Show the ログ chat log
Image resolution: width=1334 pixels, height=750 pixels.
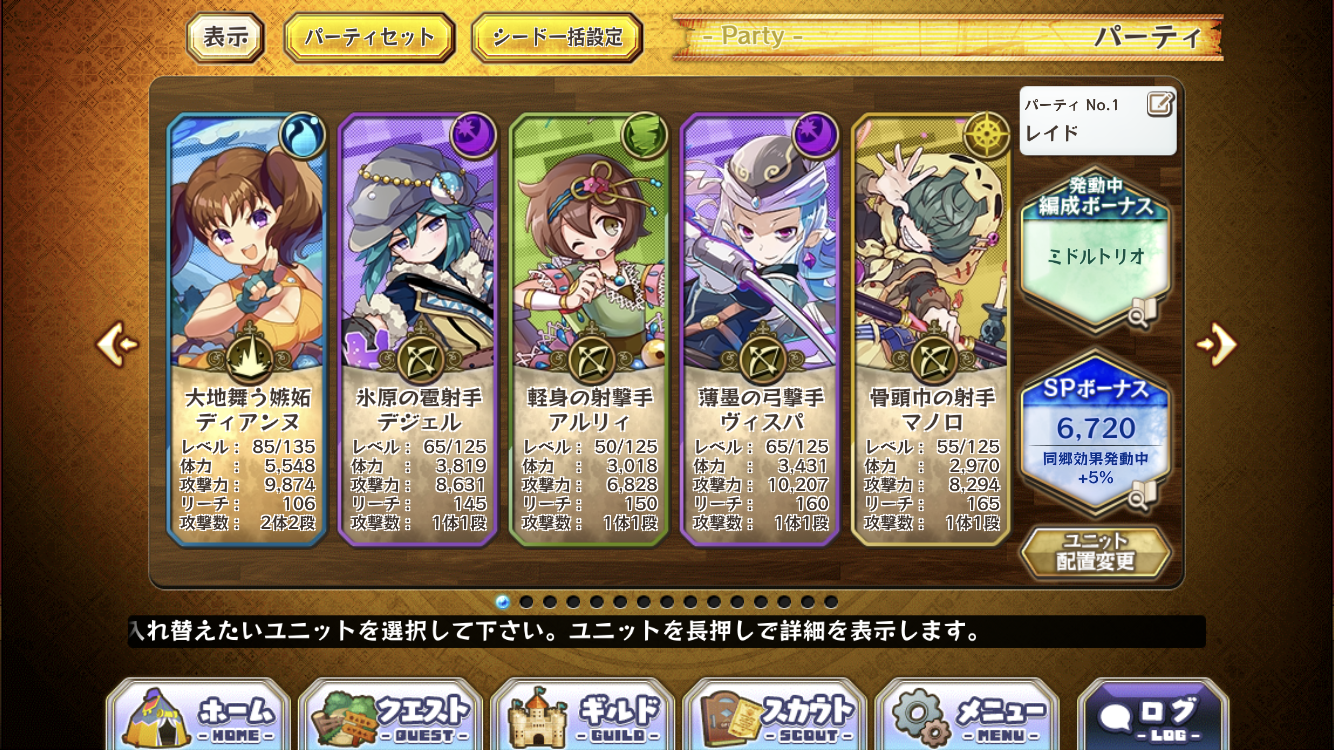[1152, 716]
